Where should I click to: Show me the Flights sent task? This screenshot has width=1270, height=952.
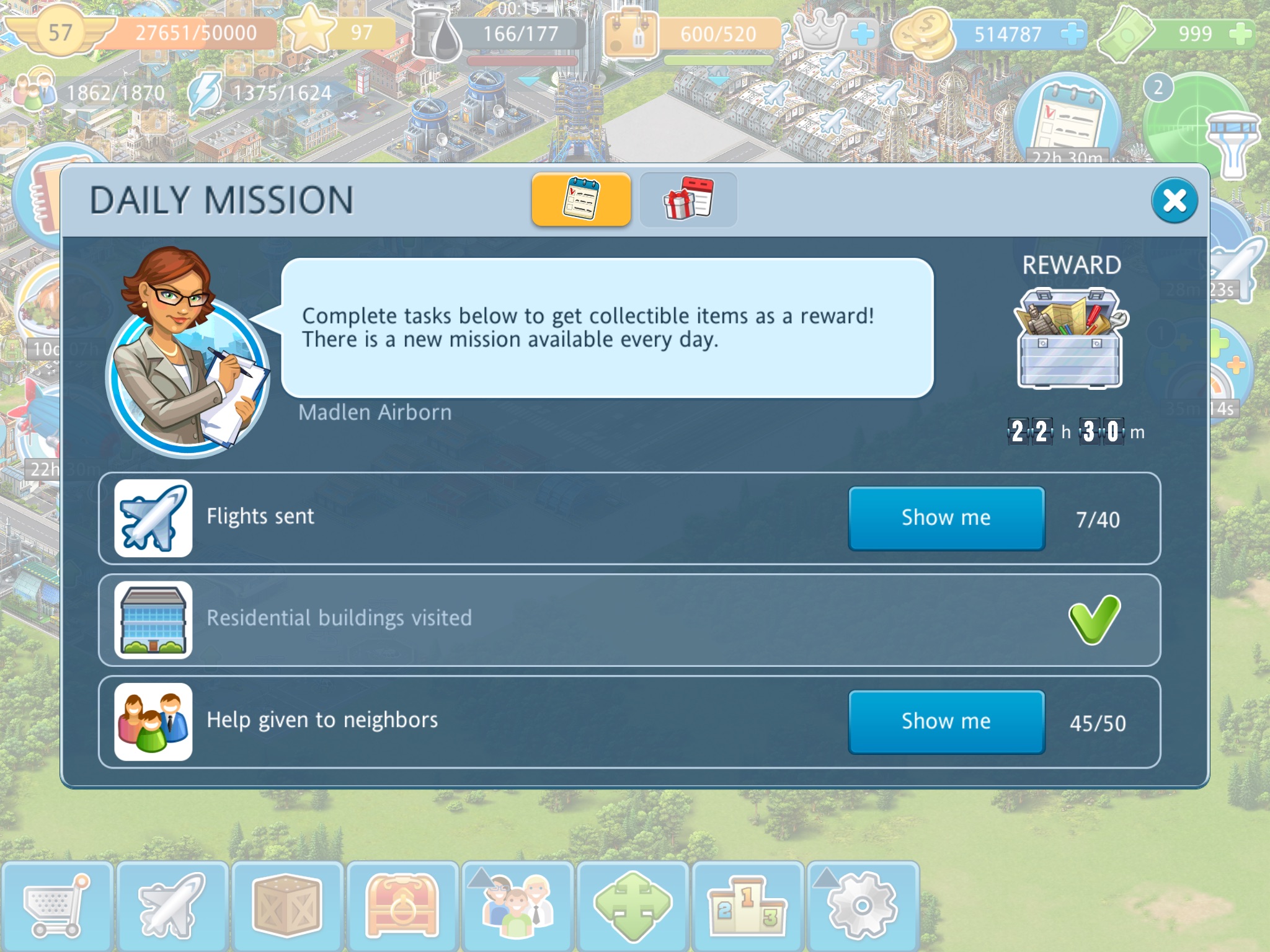[x=946, y=518]
